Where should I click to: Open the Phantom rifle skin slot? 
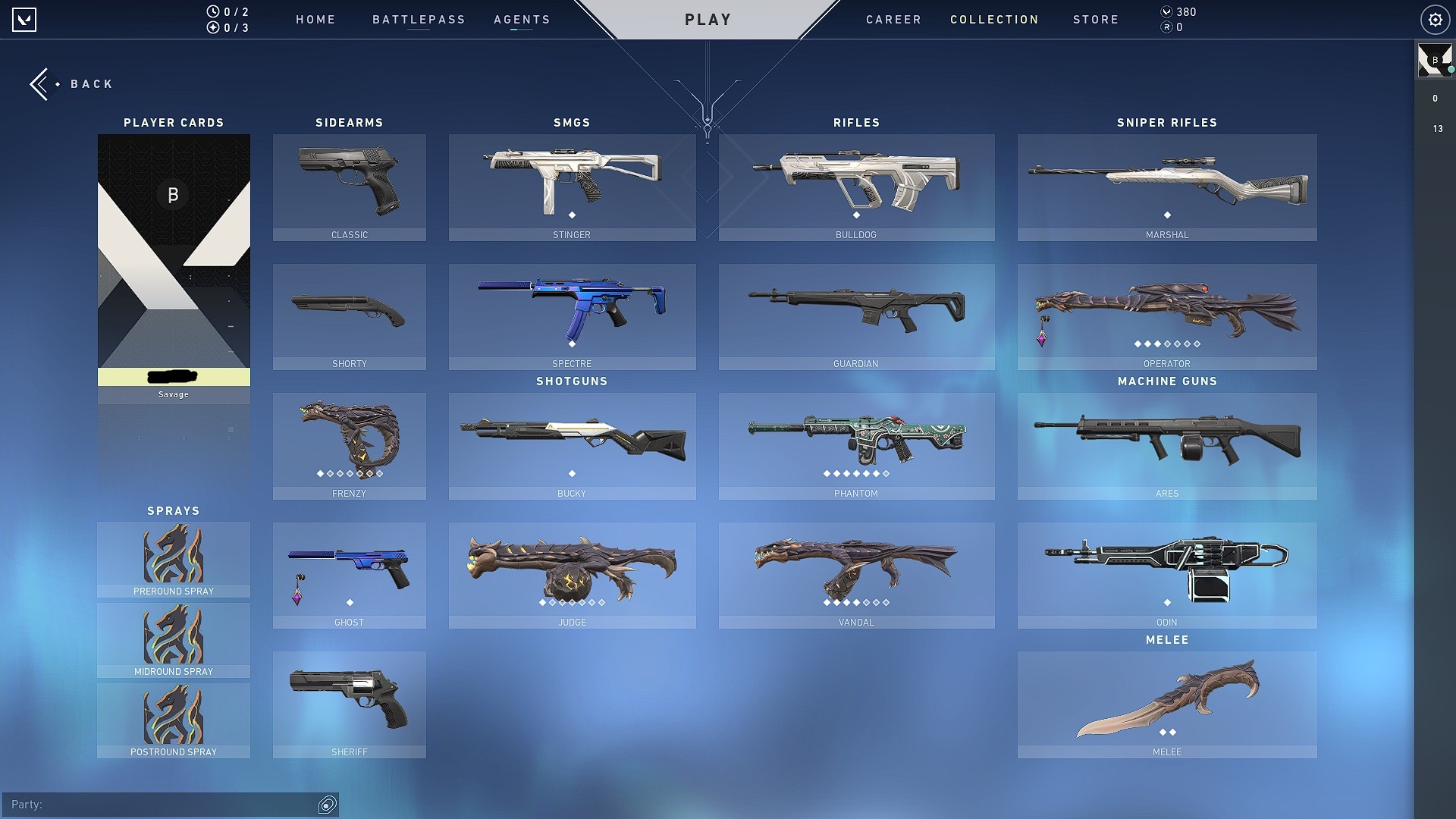[856, 446]
